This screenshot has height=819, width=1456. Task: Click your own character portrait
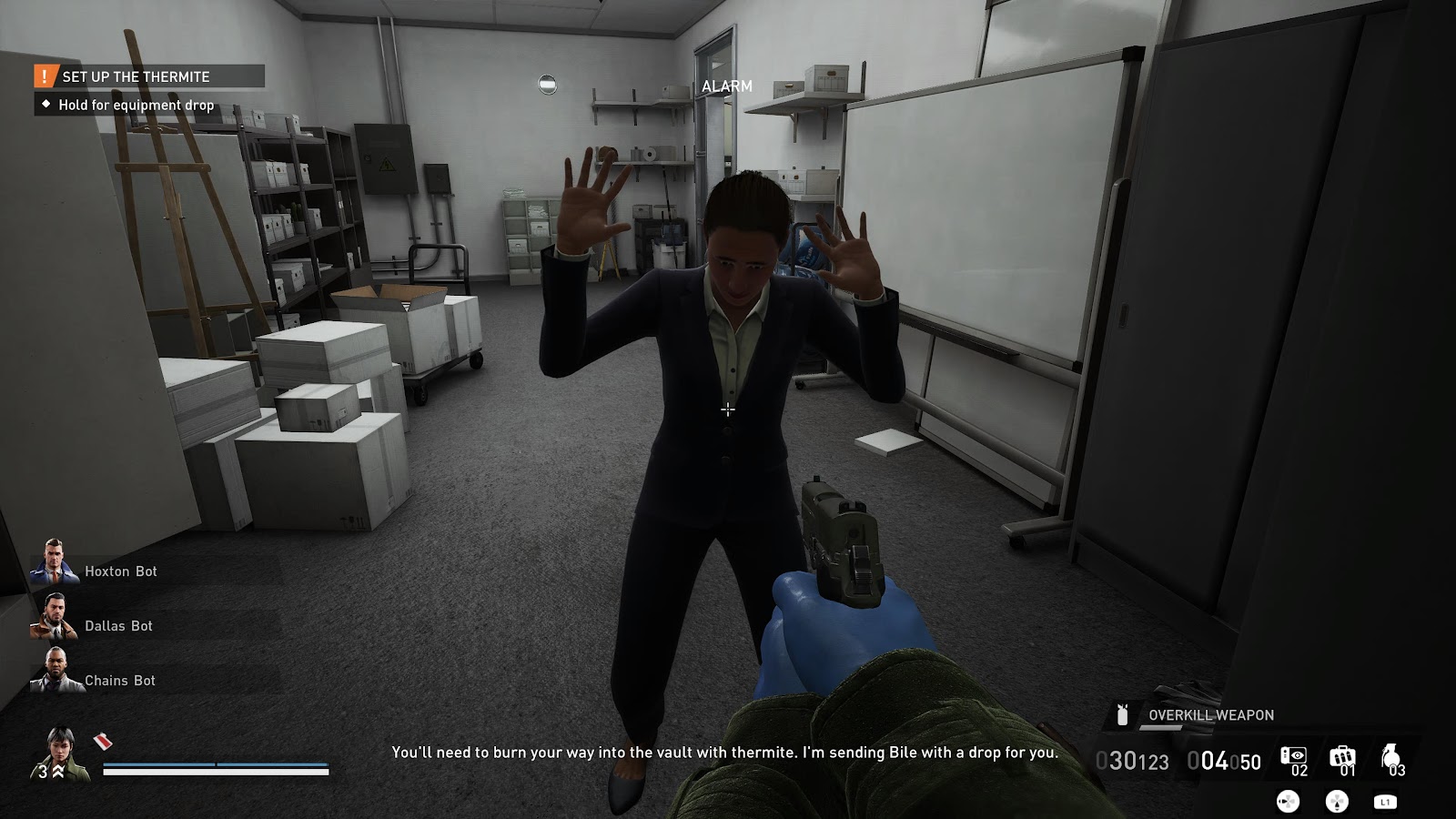[63, 753]
